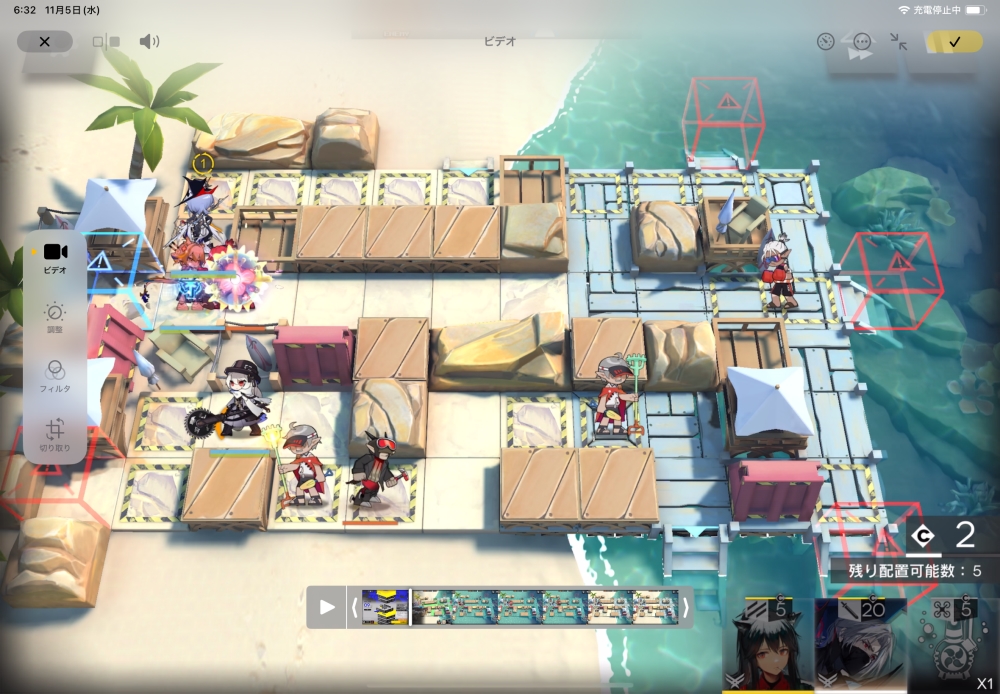The image size is (1000, 694).
Task: Play the video from the timeline bar
Action: point(327,607)
